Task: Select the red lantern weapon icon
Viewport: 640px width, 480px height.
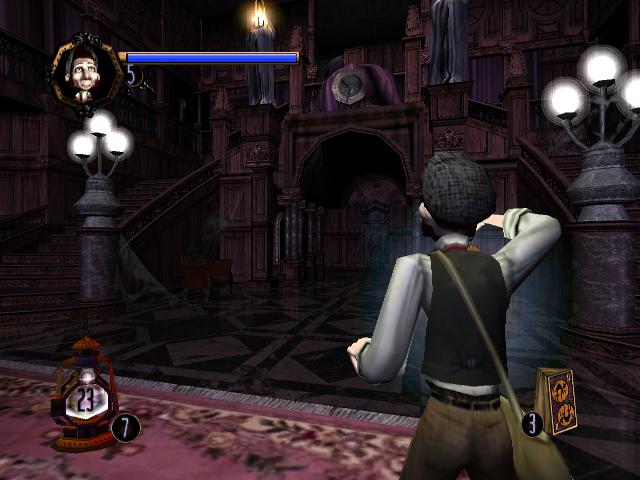Action: click(84, 394)
